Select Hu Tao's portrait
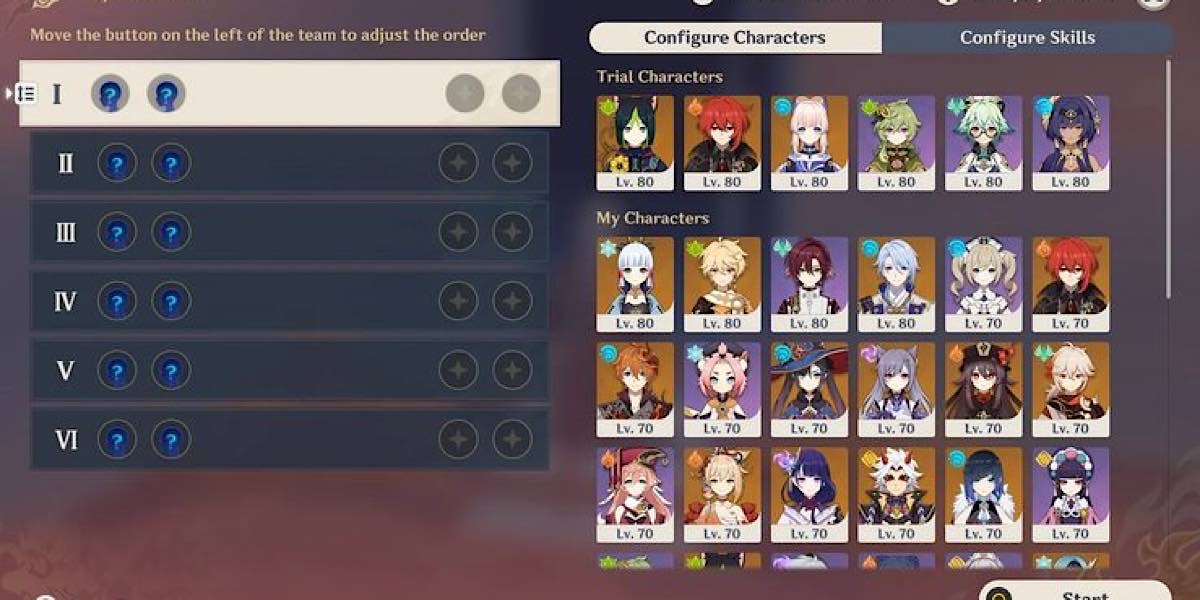Viewport: 1200px width, 600px height. click(983, 389)
